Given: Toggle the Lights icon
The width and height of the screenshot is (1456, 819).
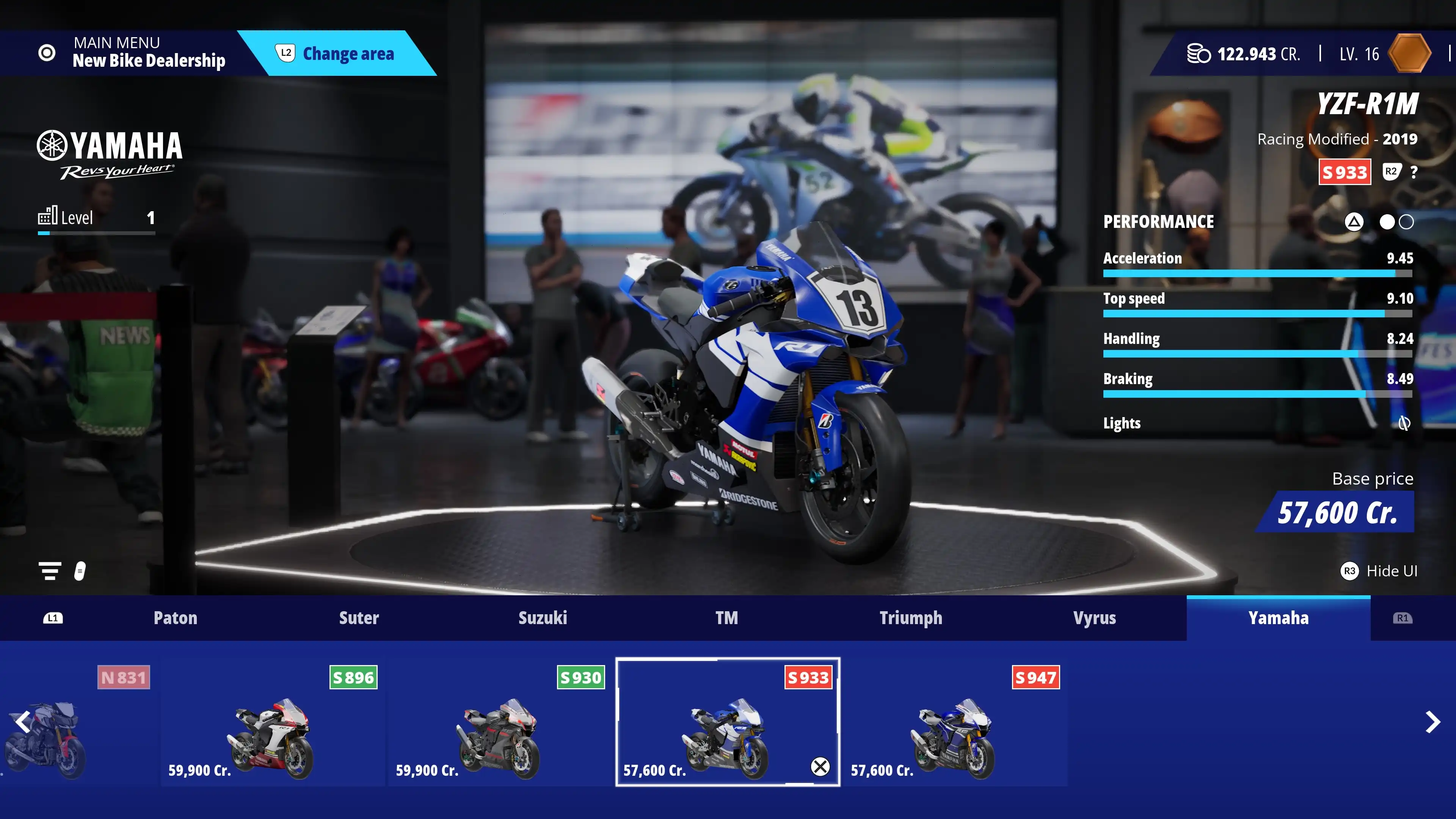Looking at the screenshot, I should click(1404, 423).
